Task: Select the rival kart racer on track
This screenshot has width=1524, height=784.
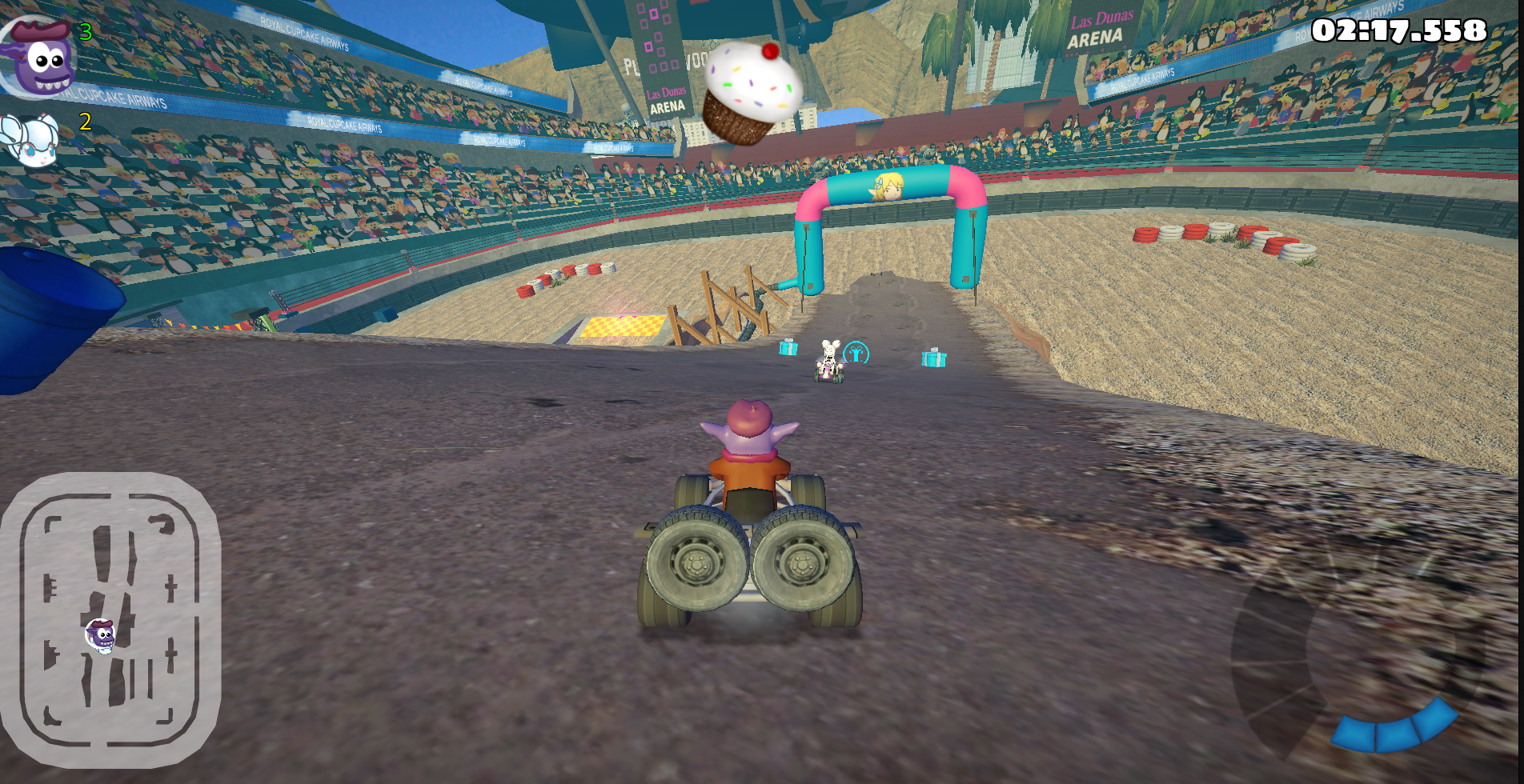Action: point(828,360)
